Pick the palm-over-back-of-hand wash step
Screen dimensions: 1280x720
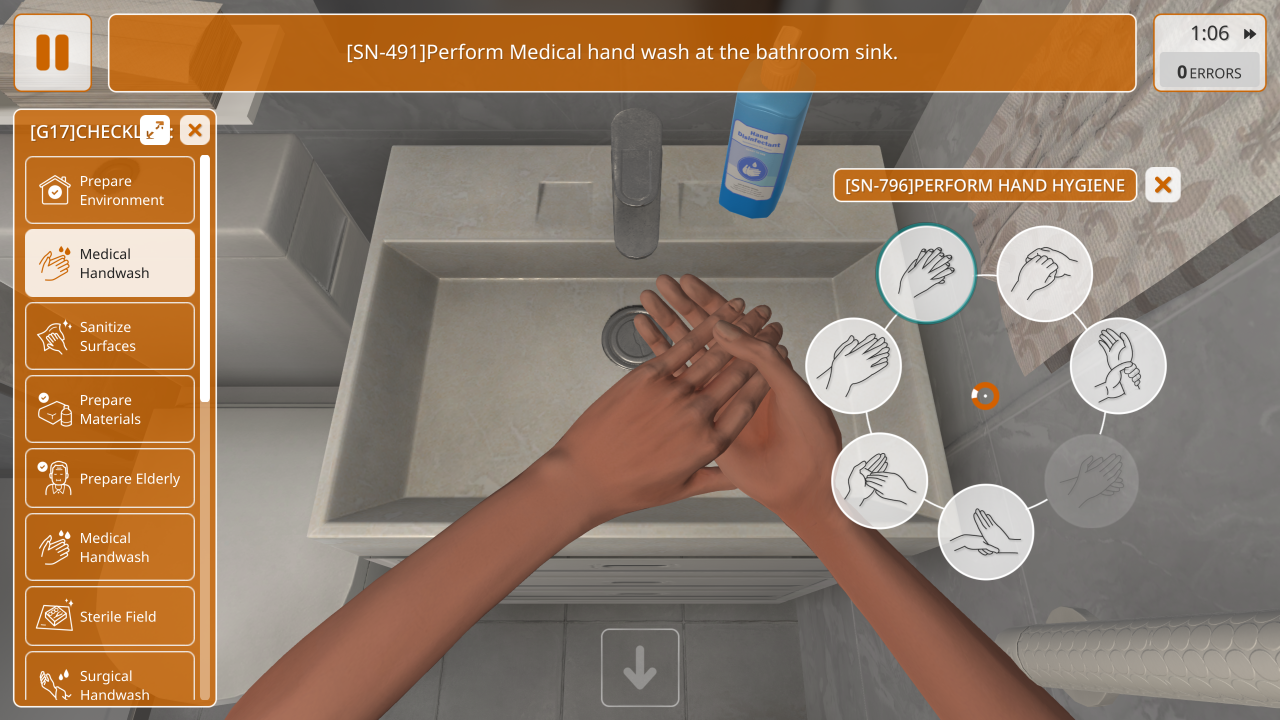(x=853, y=366)
